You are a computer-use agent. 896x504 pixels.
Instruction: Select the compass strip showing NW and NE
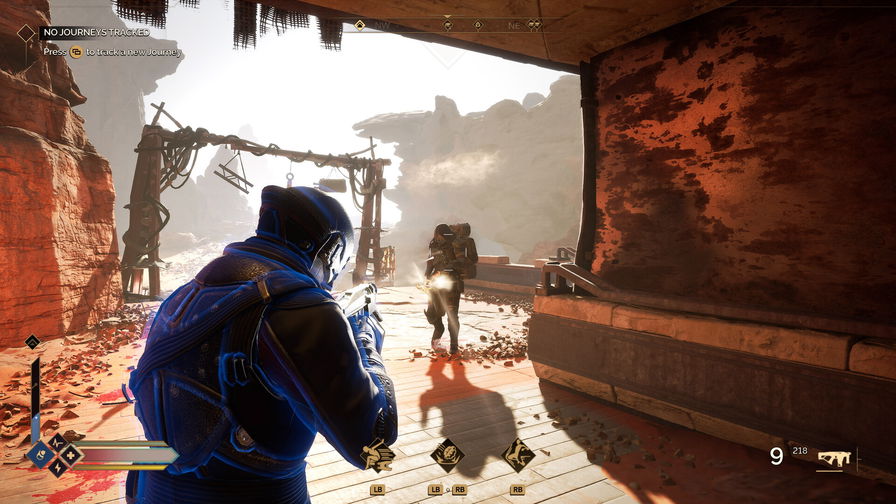(x=448, y=25)
